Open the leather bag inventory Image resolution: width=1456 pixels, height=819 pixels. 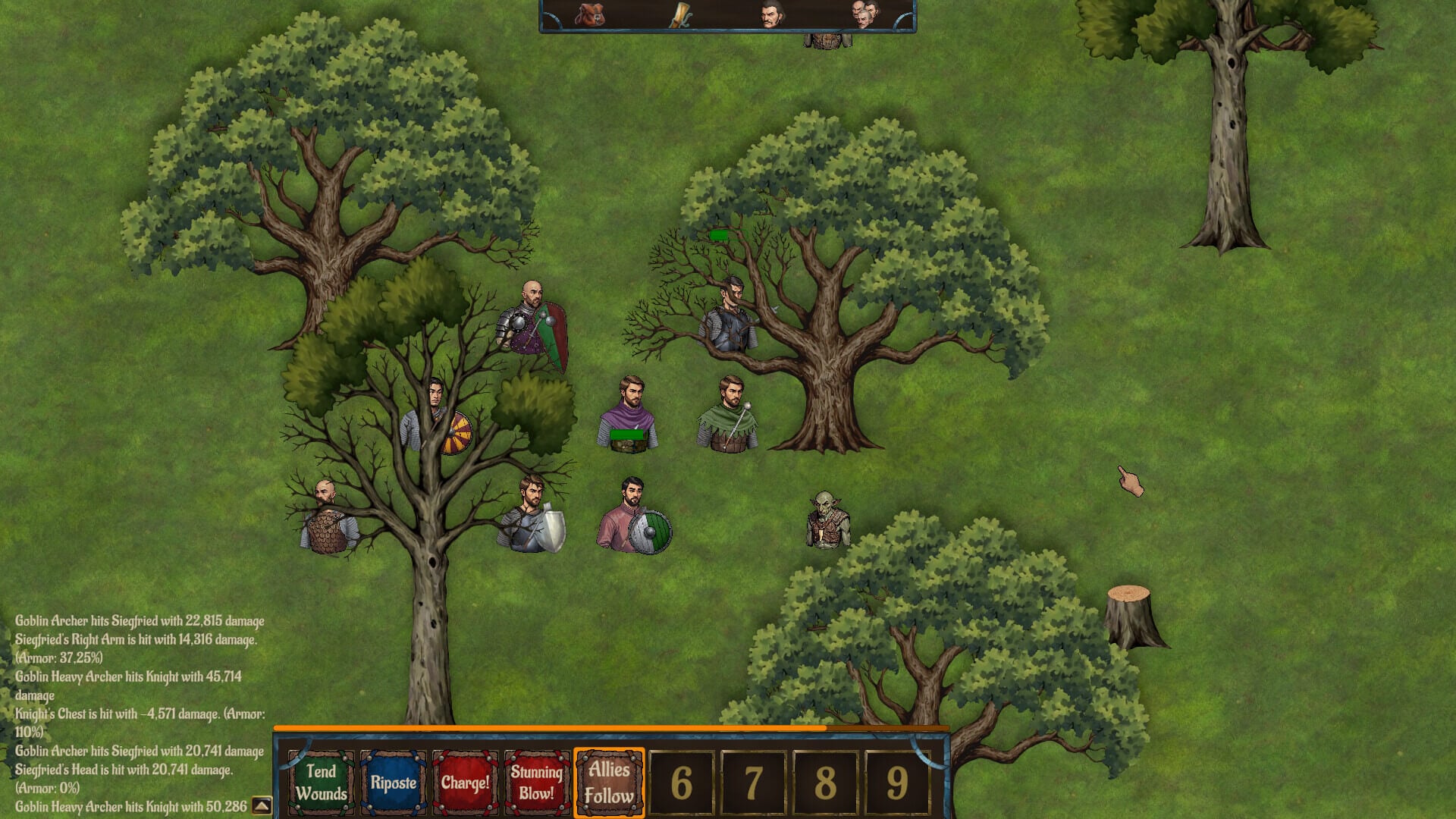coord(589,14)
